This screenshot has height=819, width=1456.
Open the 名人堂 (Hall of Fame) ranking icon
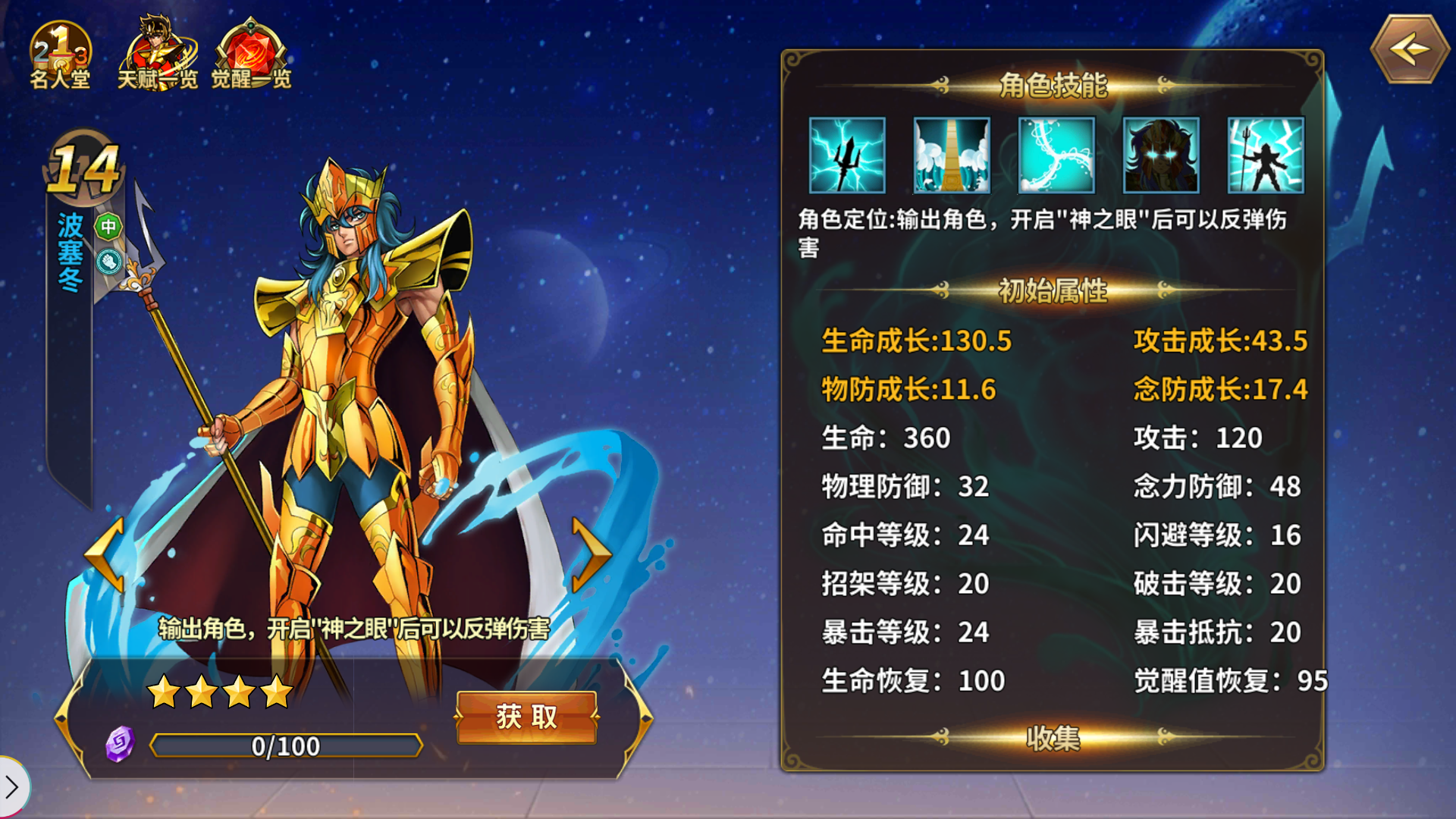click(61, 49)
